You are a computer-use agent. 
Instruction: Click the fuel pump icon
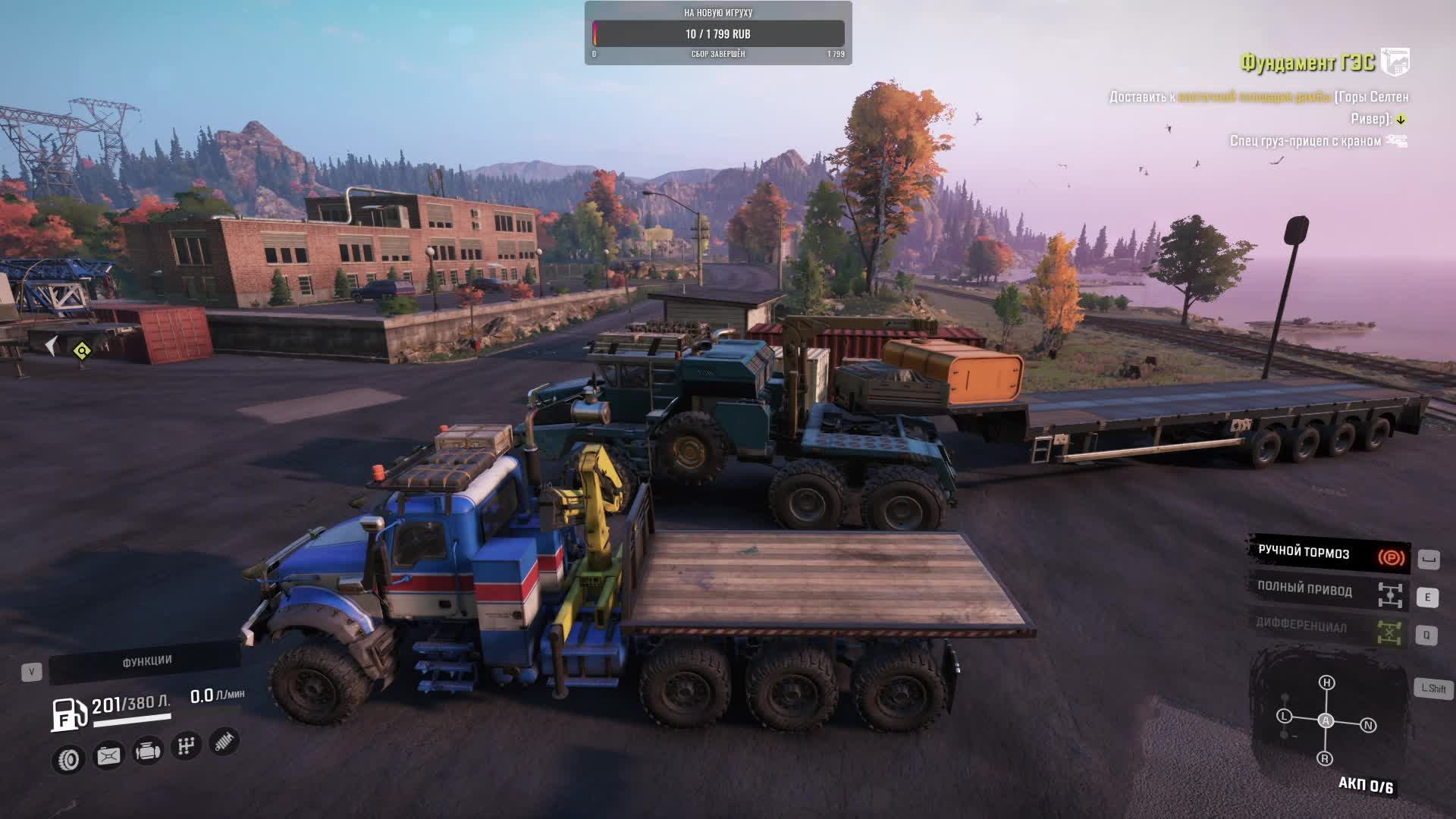click(x=67, y=714)
